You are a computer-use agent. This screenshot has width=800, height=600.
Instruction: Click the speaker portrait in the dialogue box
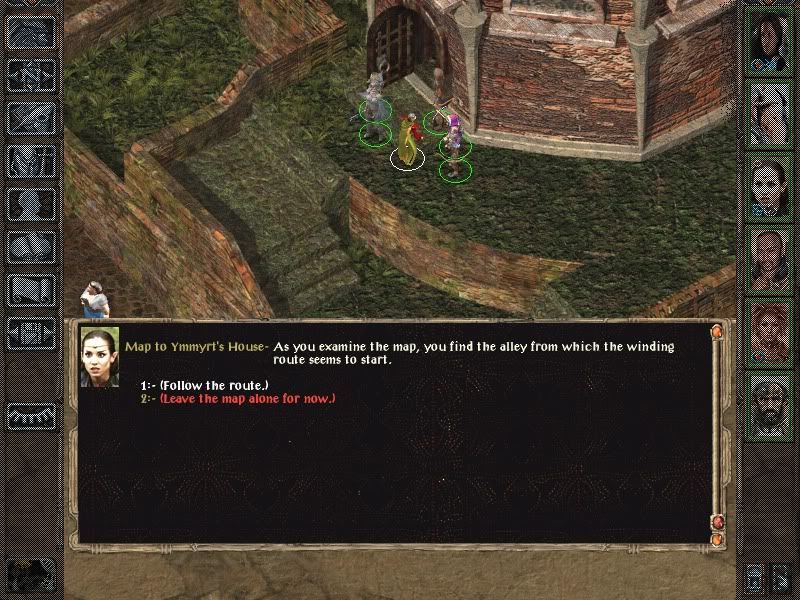click(100, 357)
